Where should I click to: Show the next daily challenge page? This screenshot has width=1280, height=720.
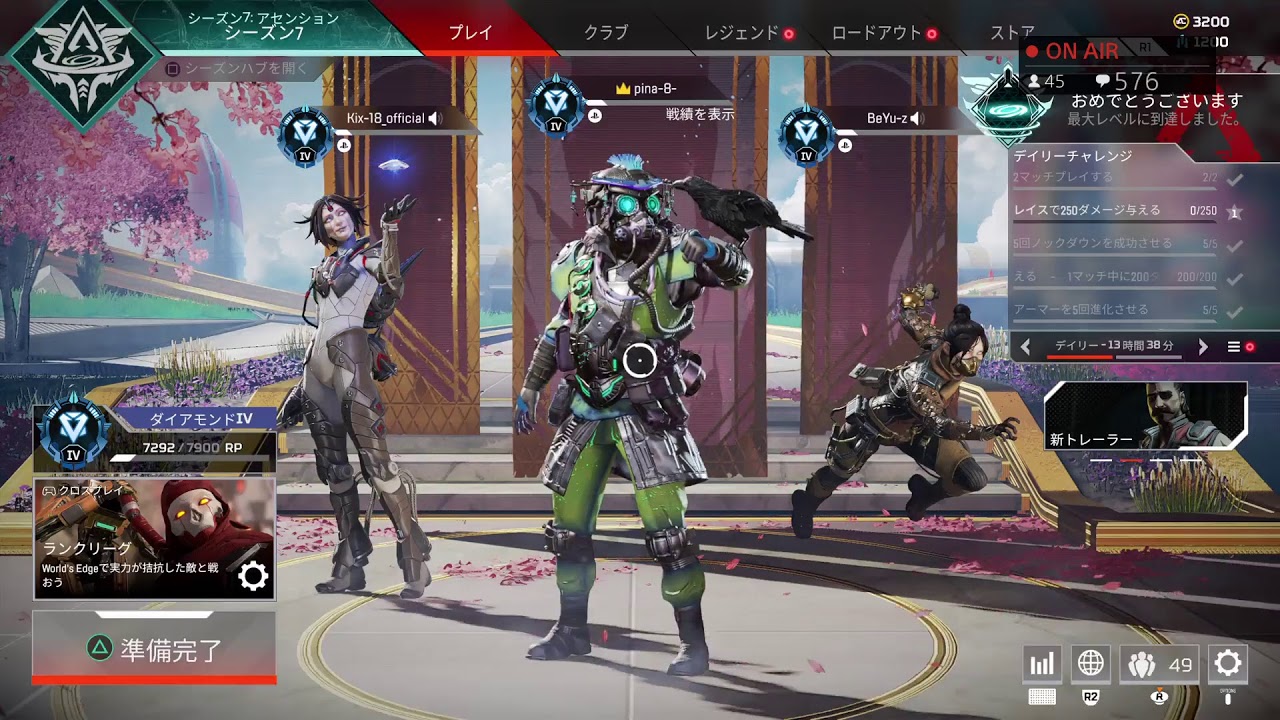pyautogui.click(x=1203, y=347)
